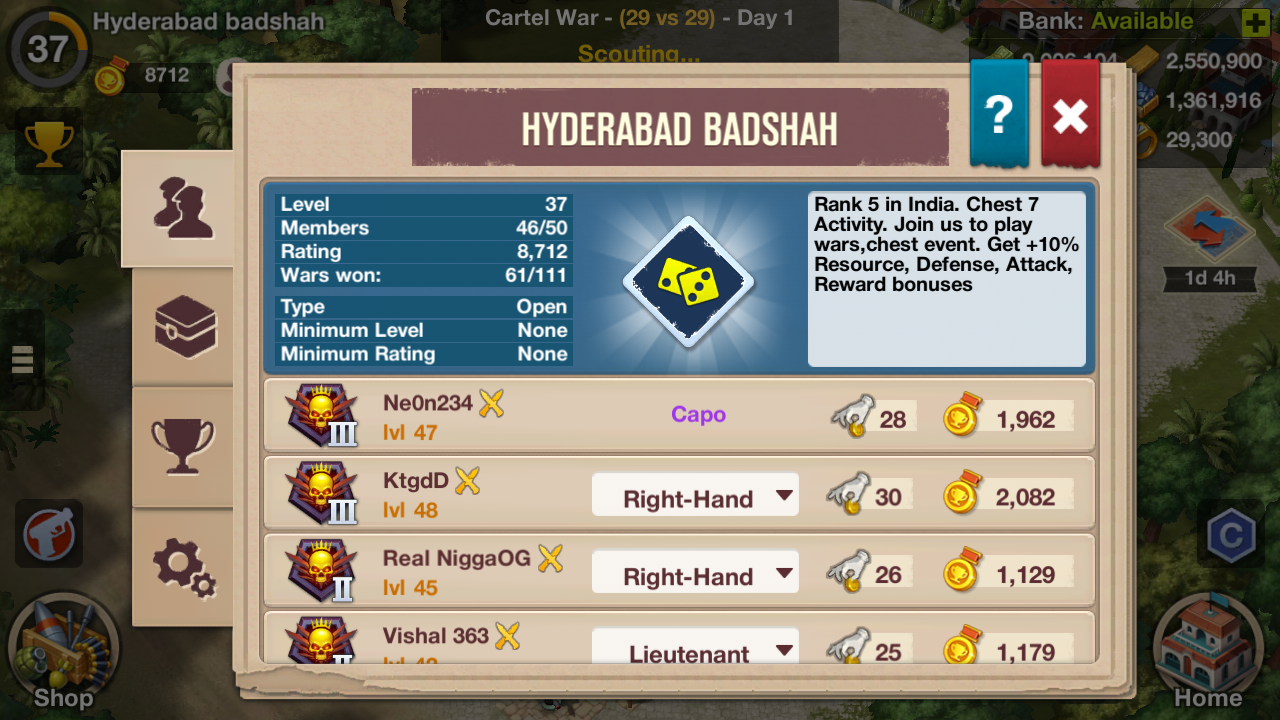Select the Ne0n234 member row
1280x720 pixels.
[x=560, y=416]
